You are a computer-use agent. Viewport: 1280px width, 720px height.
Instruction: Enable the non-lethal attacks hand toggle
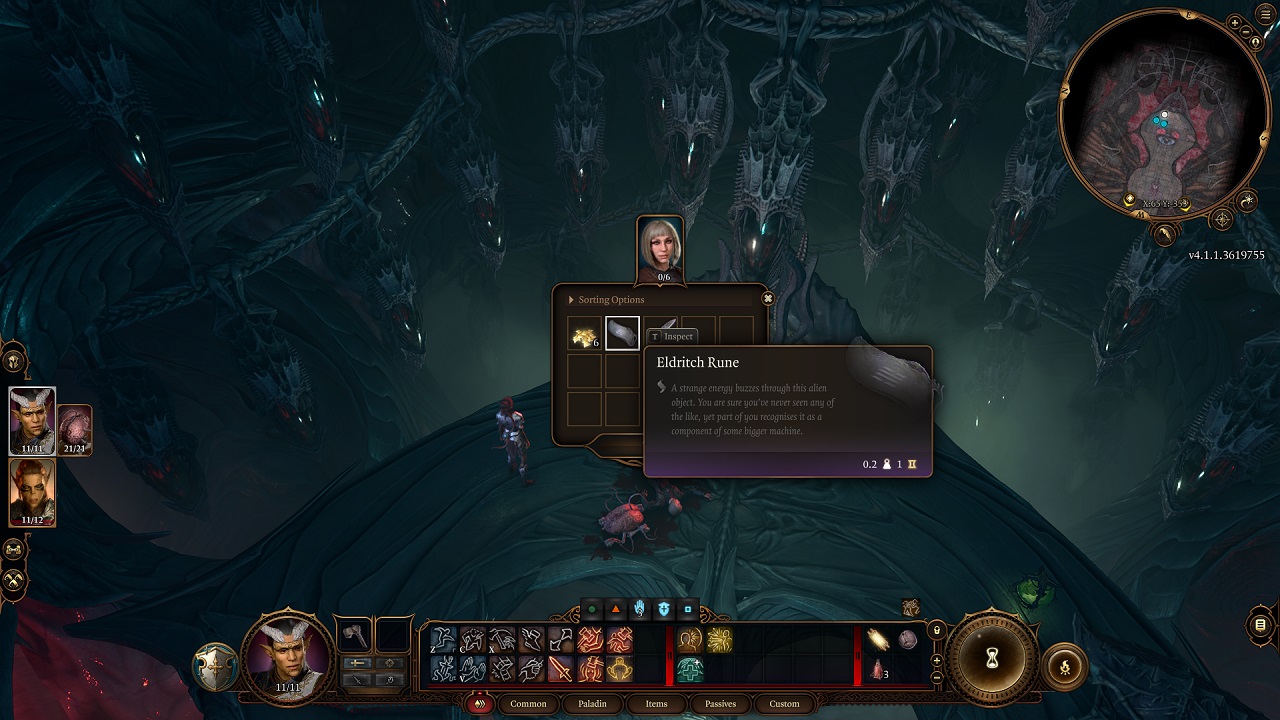(x=638, y=609)
